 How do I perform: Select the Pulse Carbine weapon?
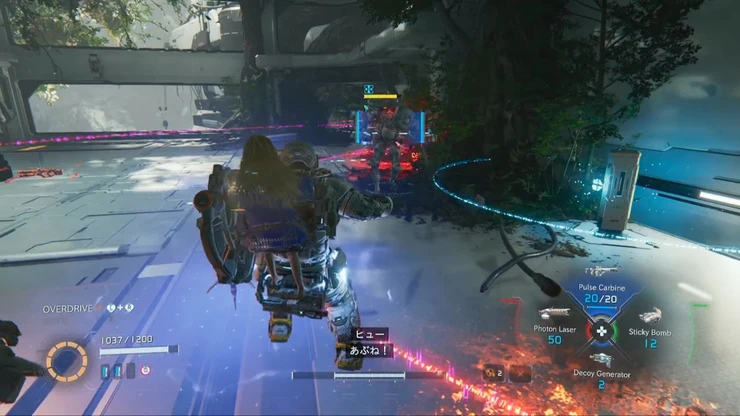click(x=601, y=289)
